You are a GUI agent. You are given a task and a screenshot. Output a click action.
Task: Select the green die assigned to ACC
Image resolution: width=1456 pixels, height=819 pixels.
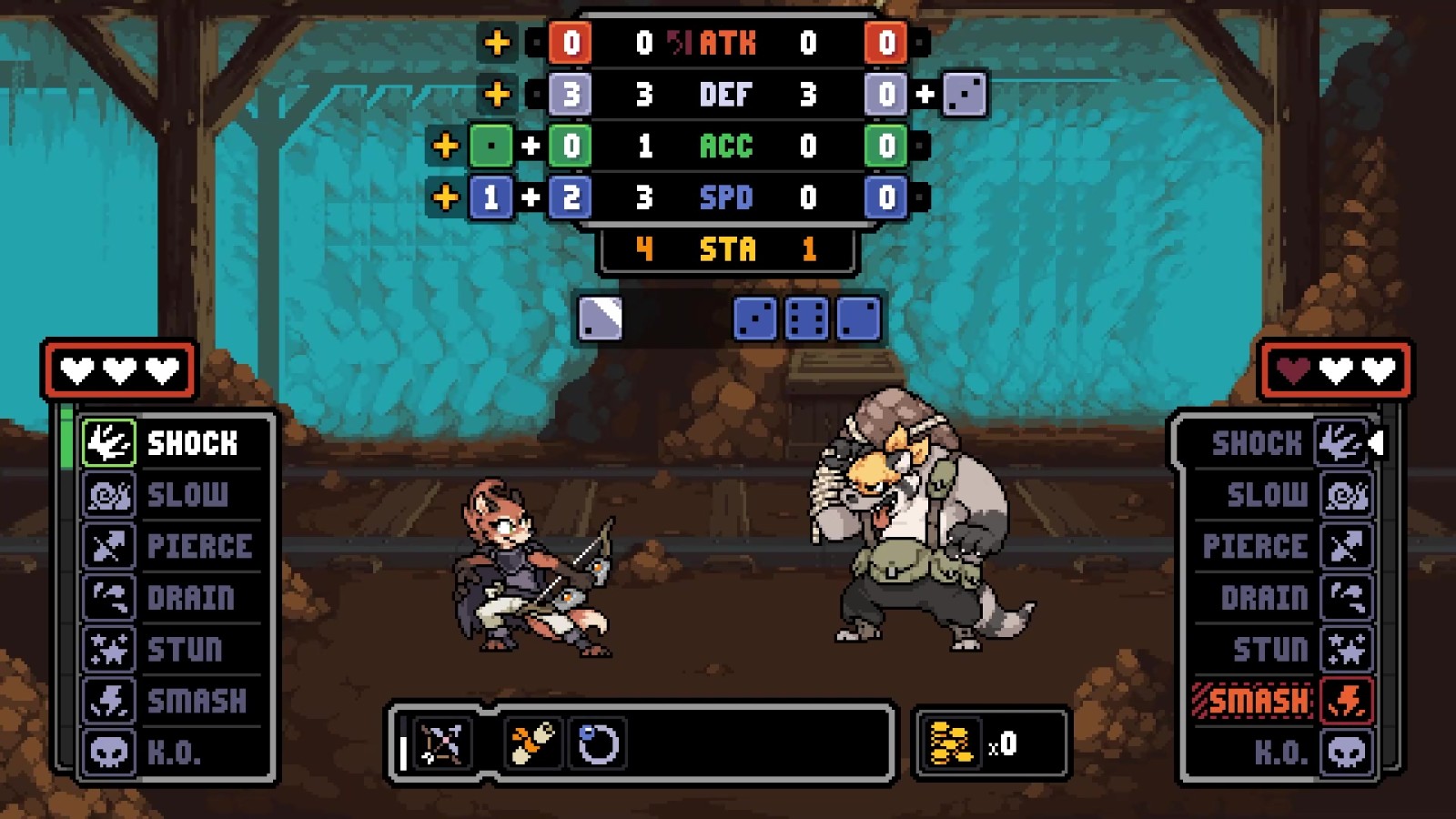tap(491, 146)
